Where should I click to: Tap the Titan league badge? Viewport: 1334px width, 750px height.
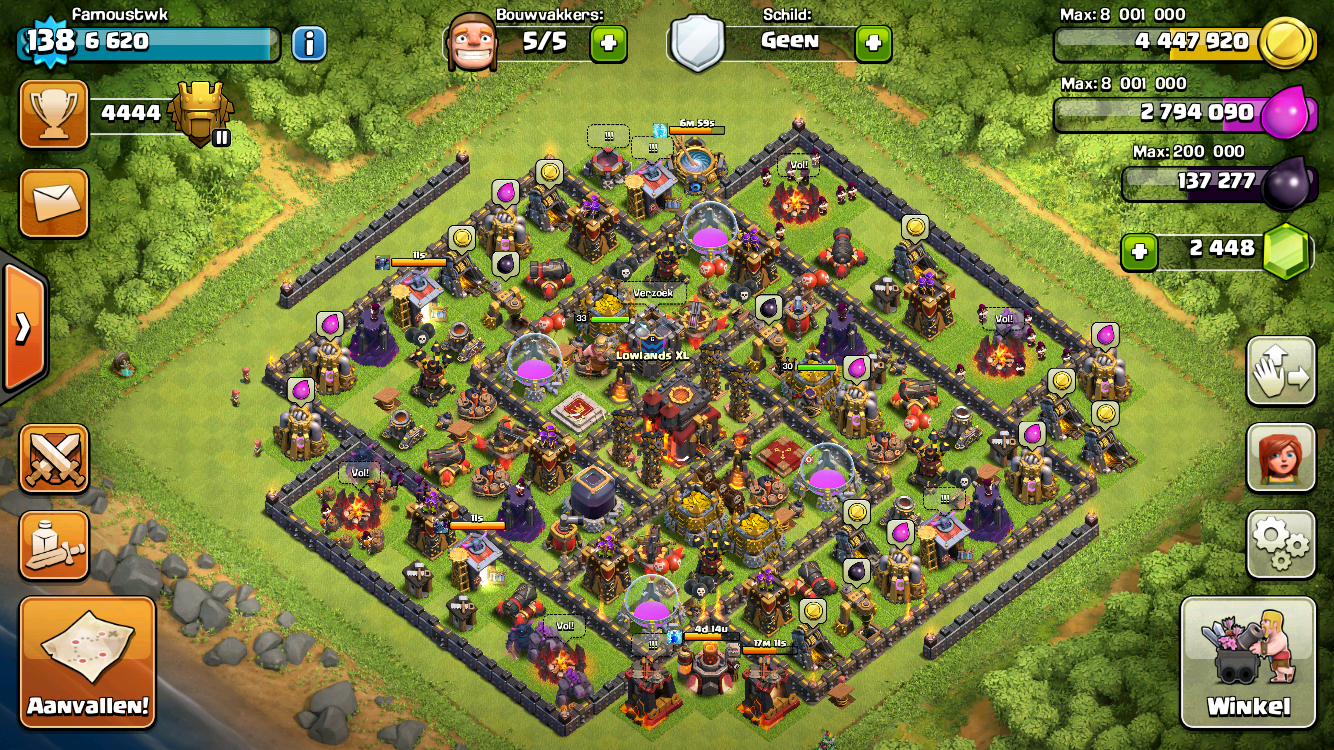(202, 113)
